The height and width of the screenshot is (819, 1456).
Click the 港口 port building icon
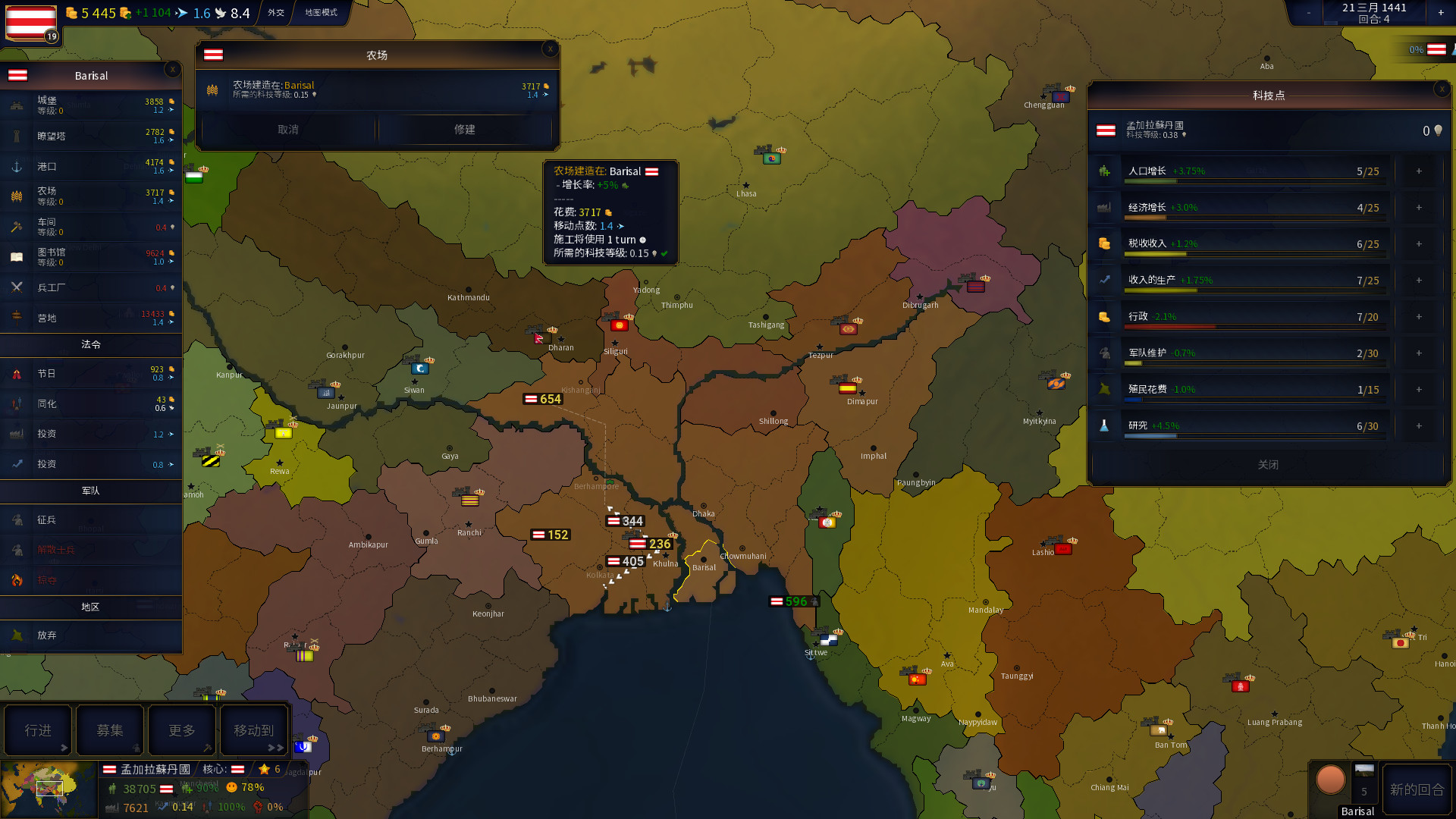point(16,165)
